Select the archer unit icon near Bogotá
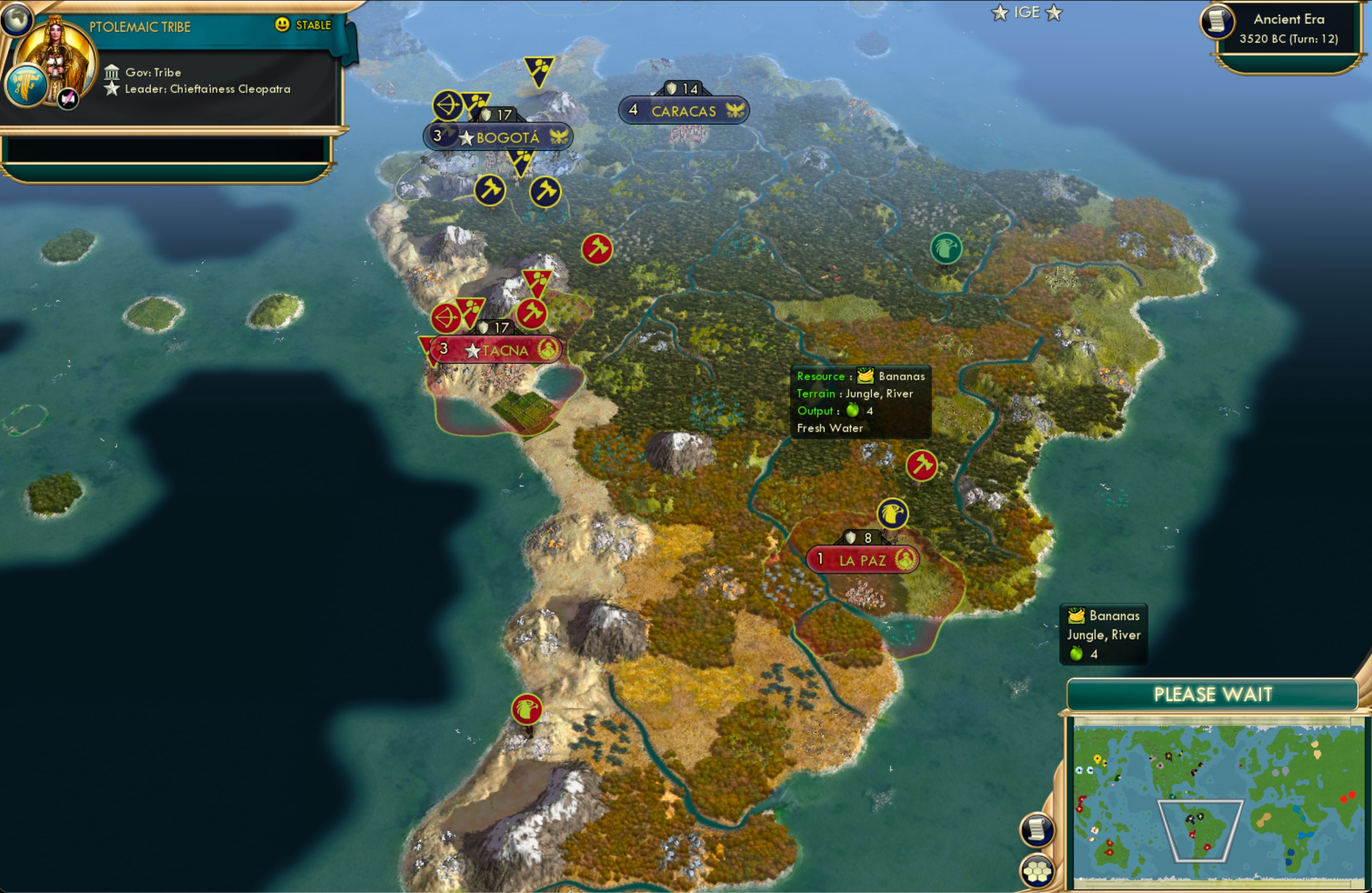Screen dimensions: 1372x893 pyautogui.click(x=448, y=105)
